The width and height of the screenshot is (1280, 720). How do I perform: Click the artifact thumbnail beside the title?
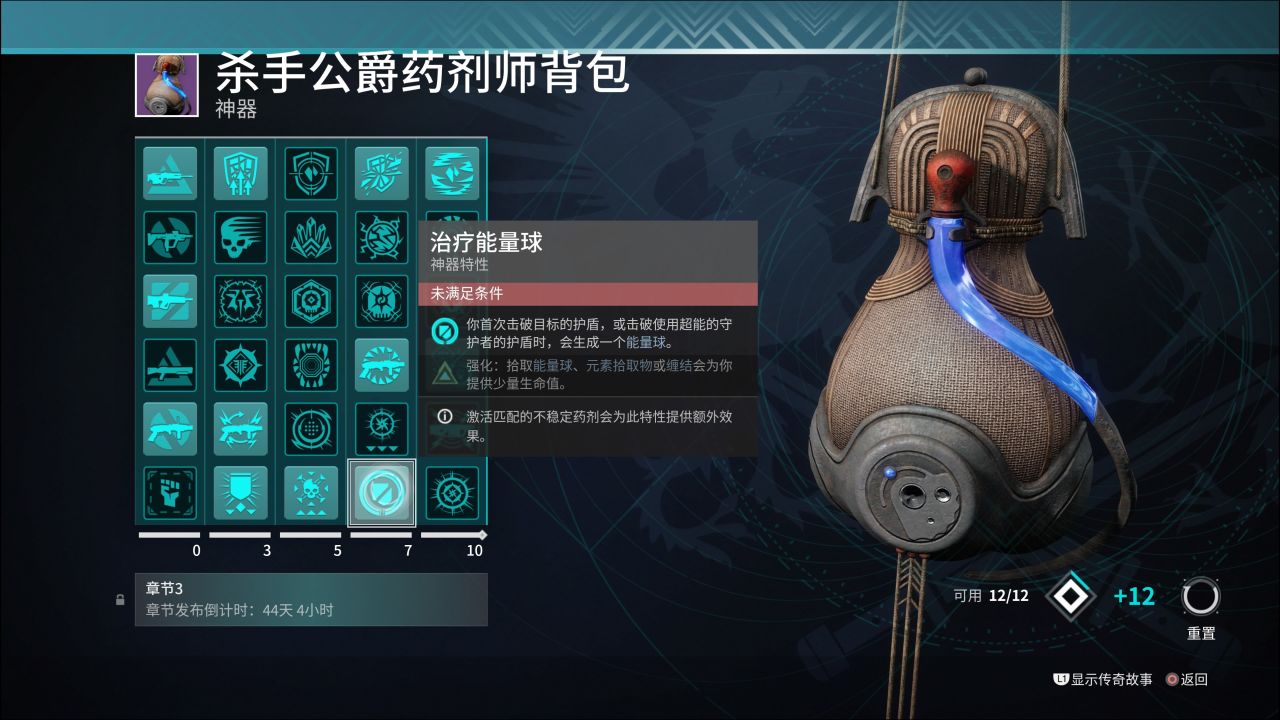coord(160,86)
